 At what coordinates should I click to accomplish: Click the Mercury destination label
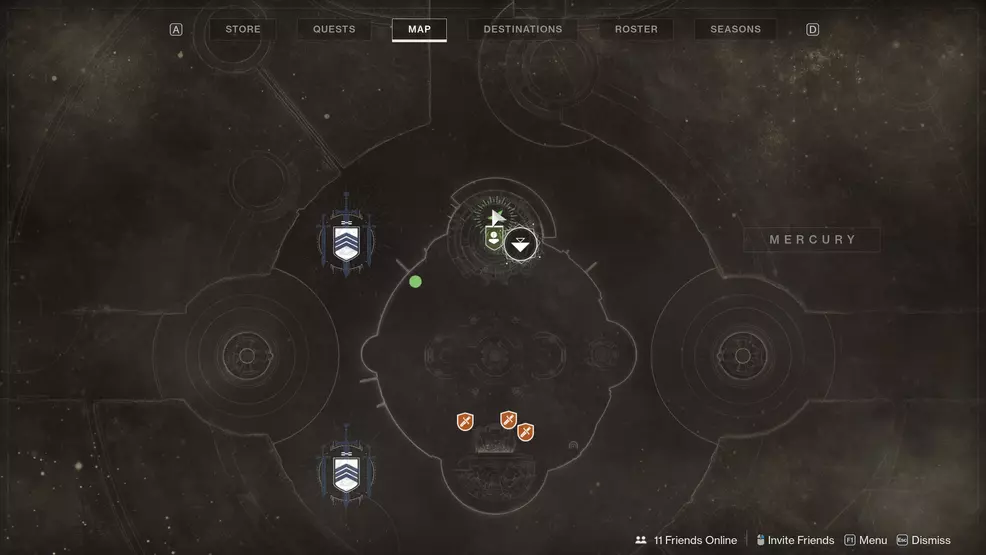812,240
